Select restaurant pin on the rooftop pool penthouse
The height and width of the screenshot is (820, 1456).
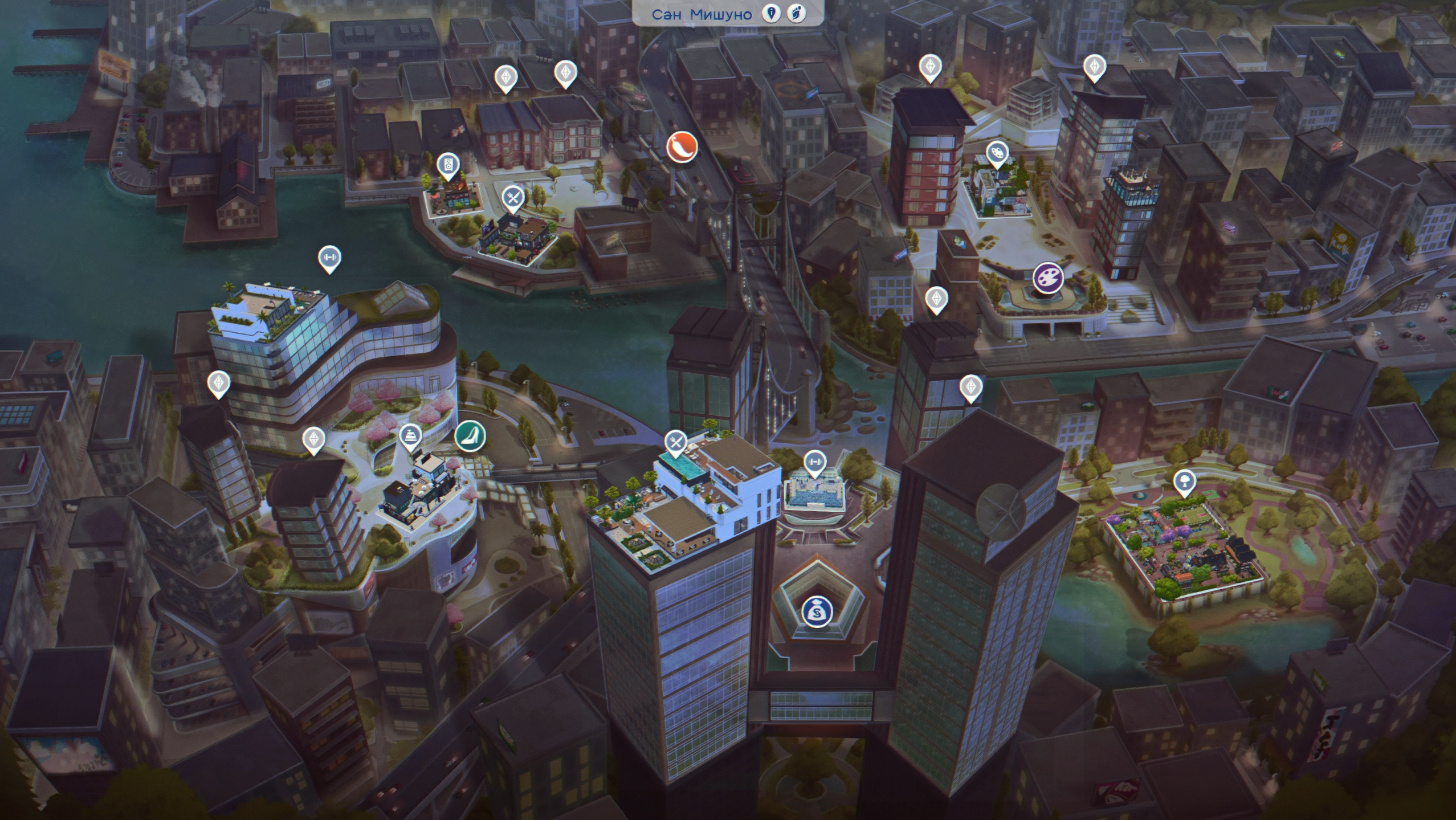[675, 442]
